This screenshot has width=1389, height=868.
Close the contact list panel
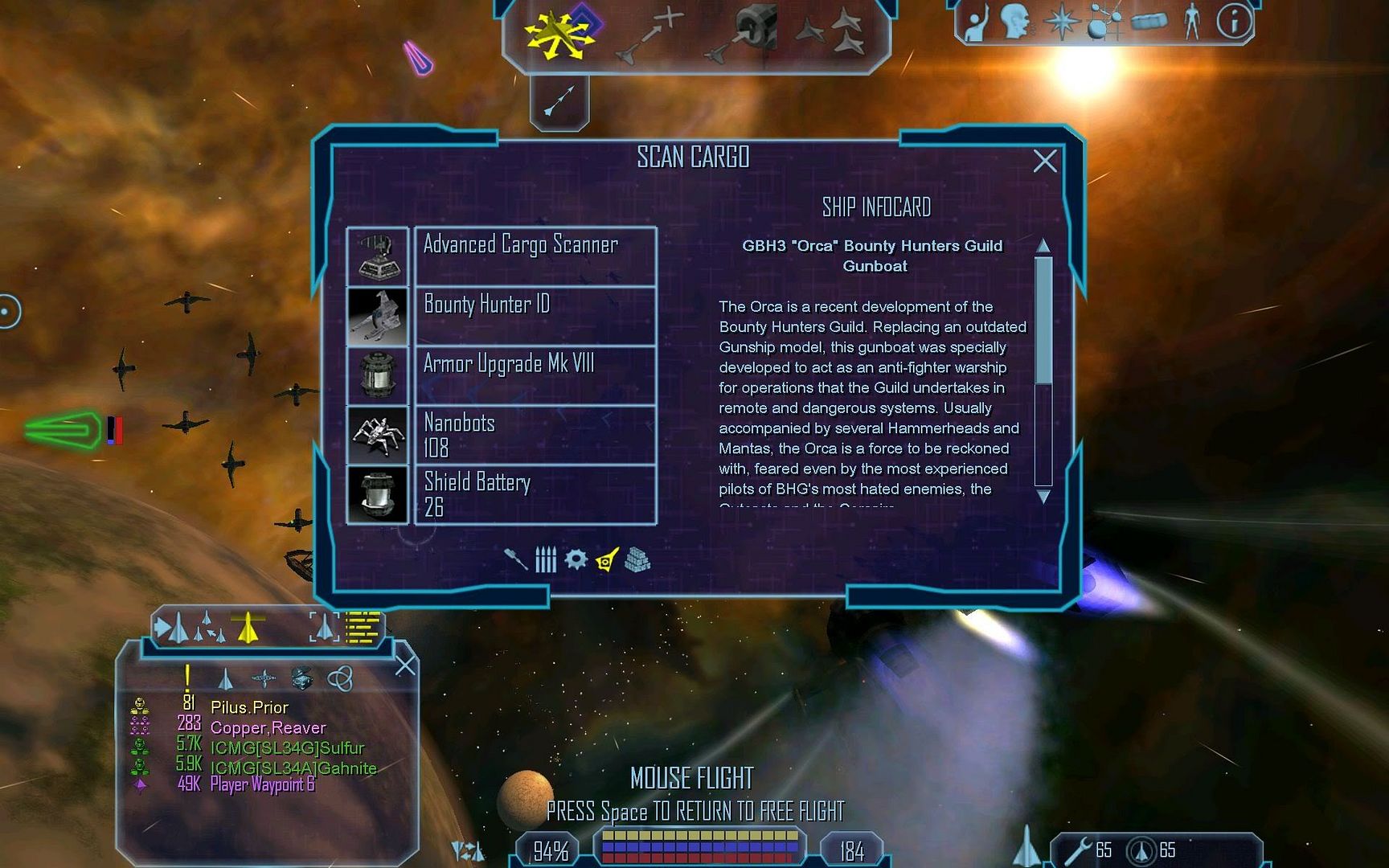pos(405,665)
